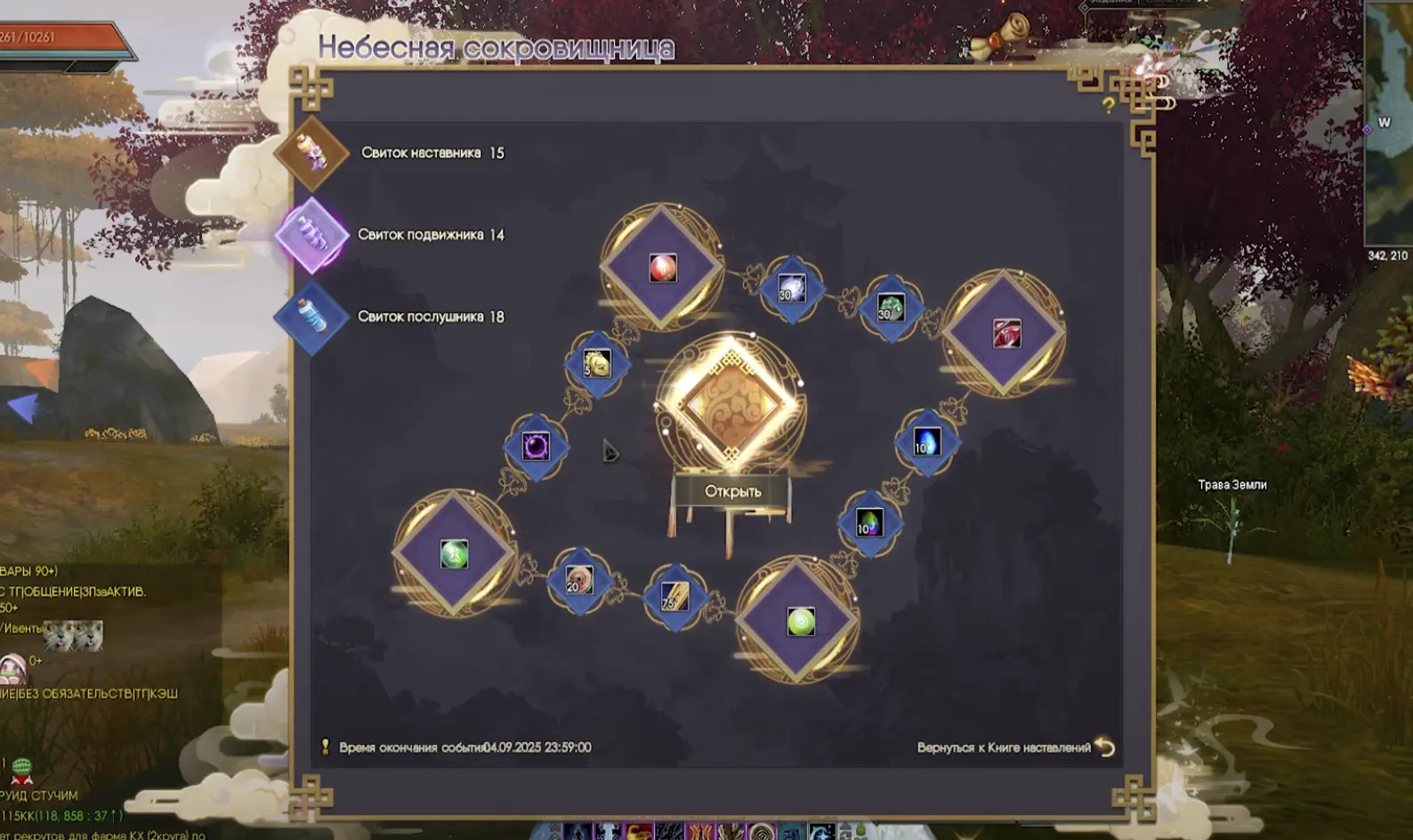1413x840 pixels.
Task: Select the round drum reward with 20
Action: click(x=578, y=581)
